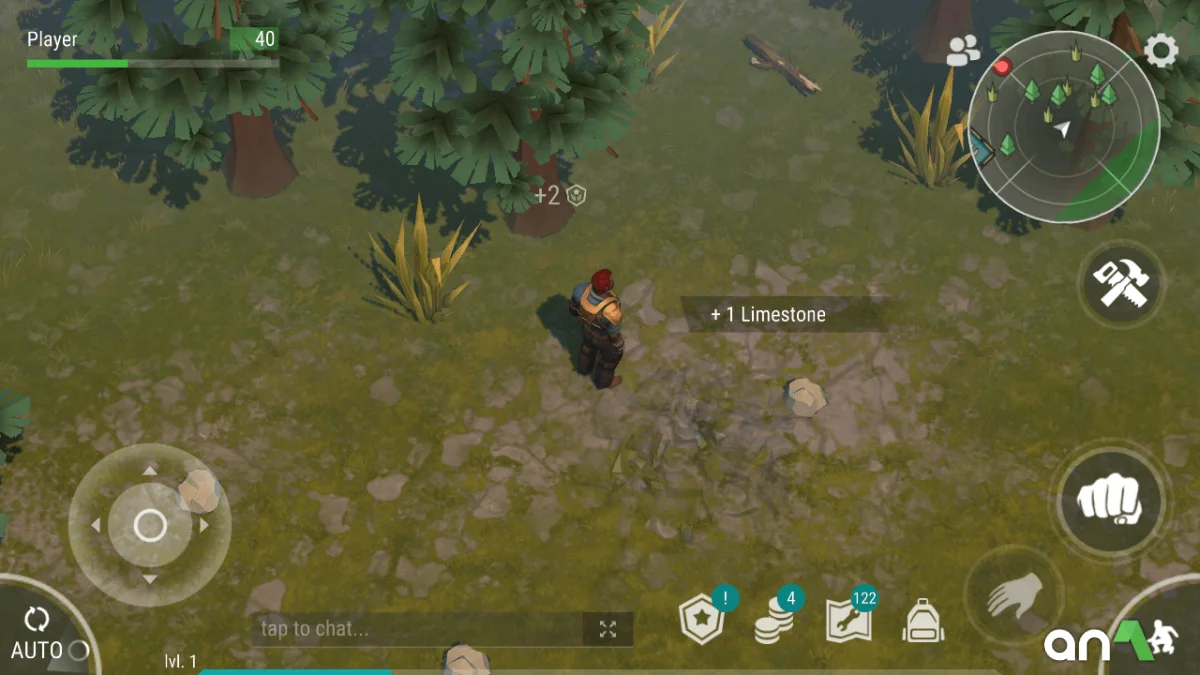The image size is (1200, 675).
Task: Open the circular minimap
Action: (x=1063, y=126)
